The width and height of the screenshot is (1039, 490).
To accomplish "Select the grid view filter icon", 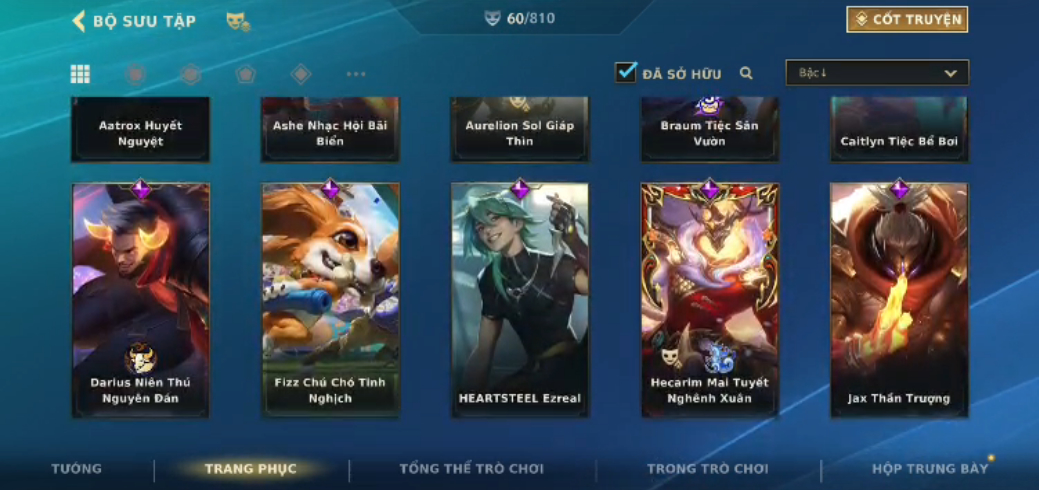I will click(80, 74).
